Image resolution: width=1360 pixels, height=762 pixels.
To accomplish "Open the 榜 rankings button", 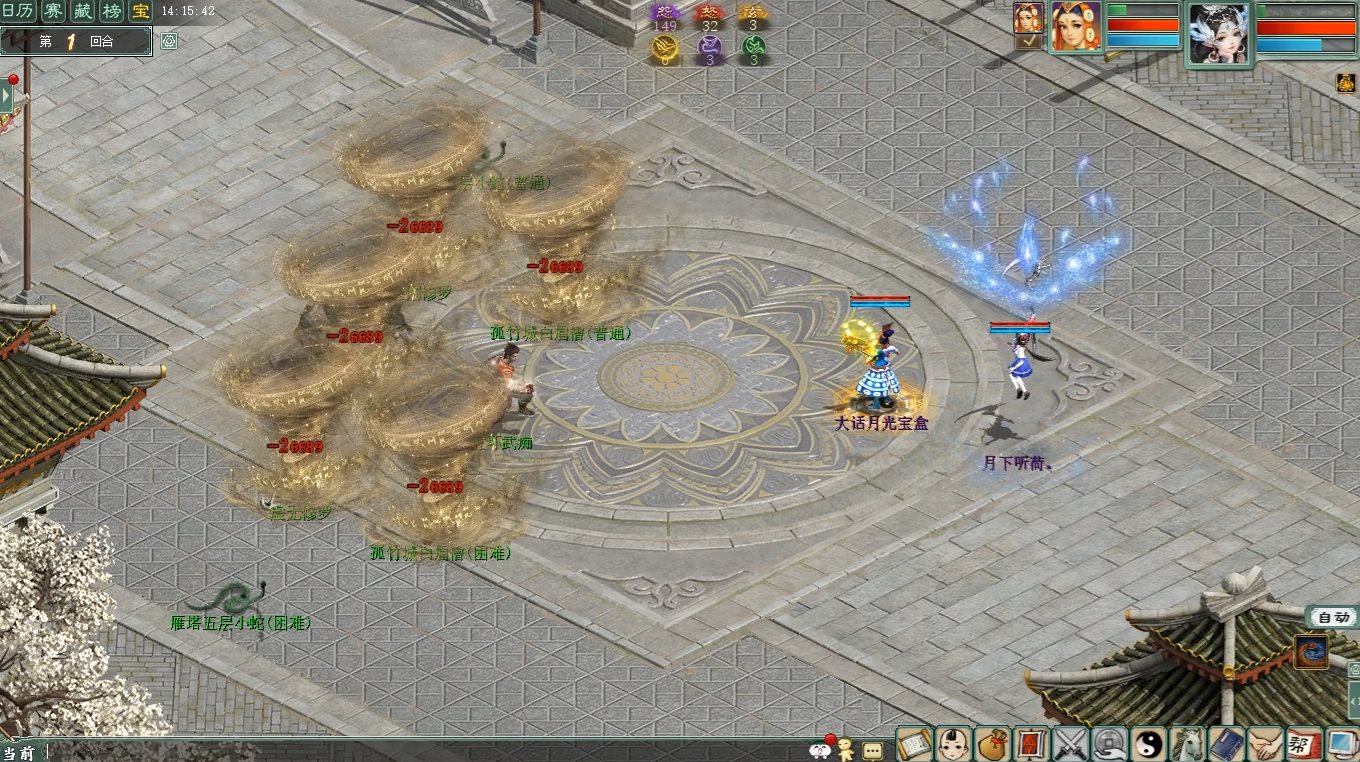I will (112, 12).
